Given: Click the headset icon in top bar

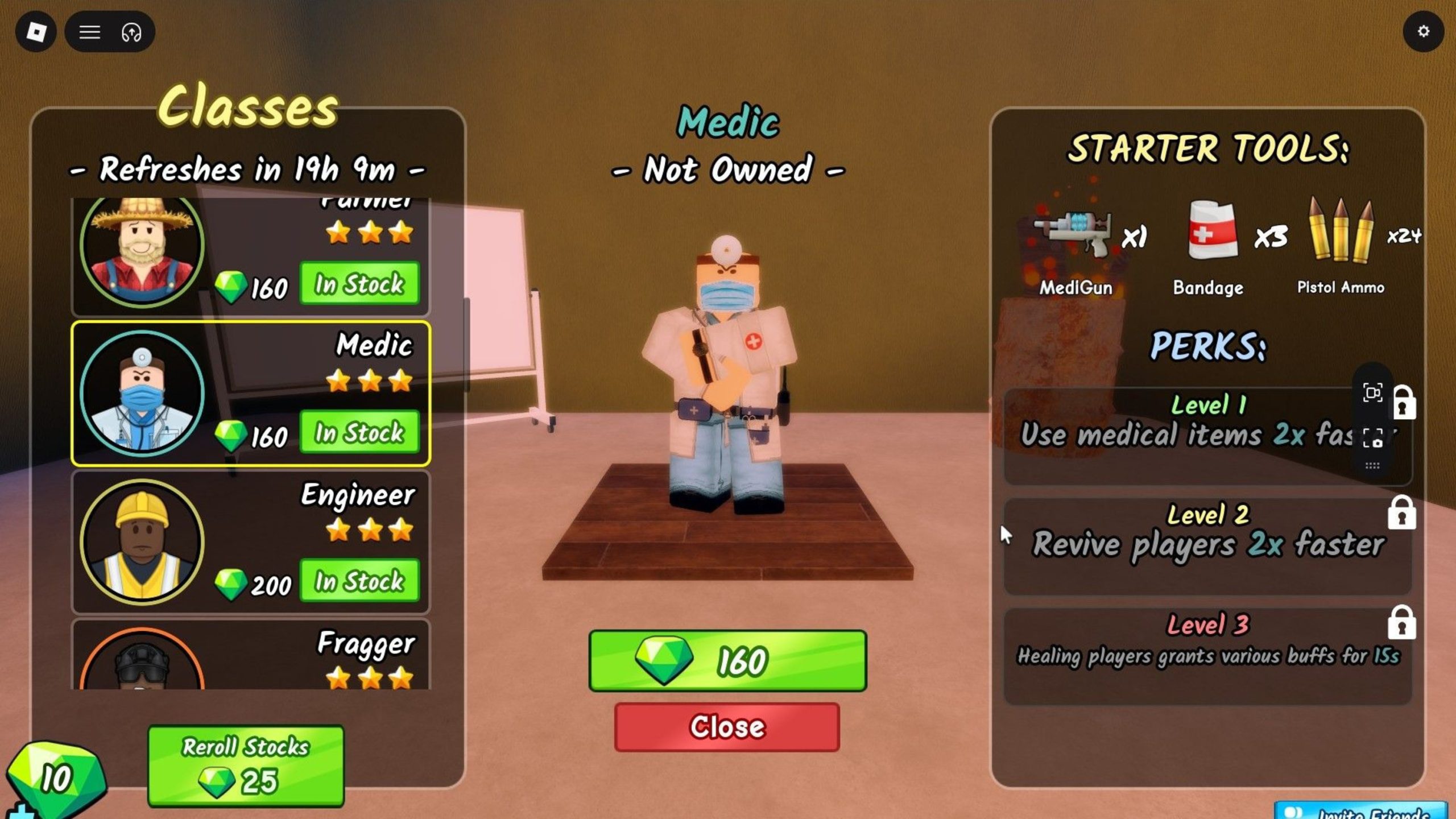Looking at the screenshot, I should [131, 32].
